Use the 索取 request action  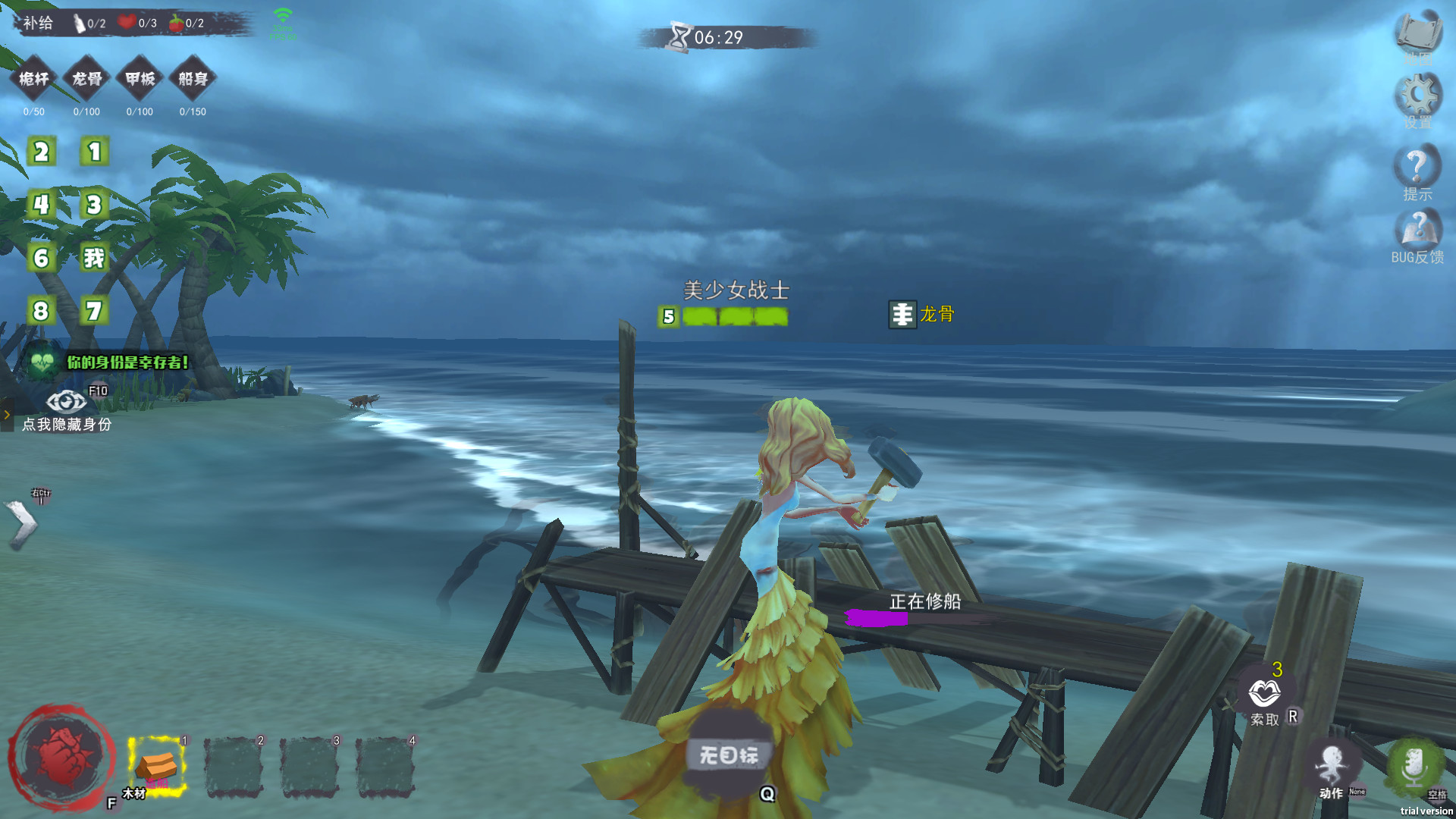point(1264,694)
